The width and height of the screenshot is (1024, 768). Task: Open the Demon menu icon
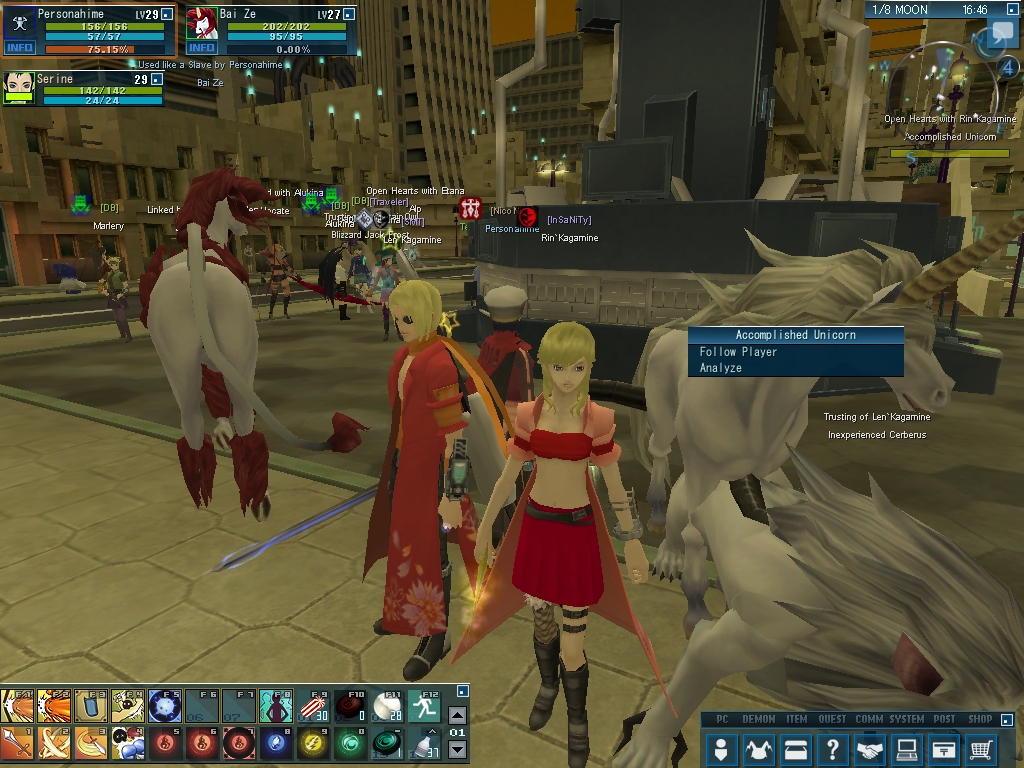click(759, 748)
